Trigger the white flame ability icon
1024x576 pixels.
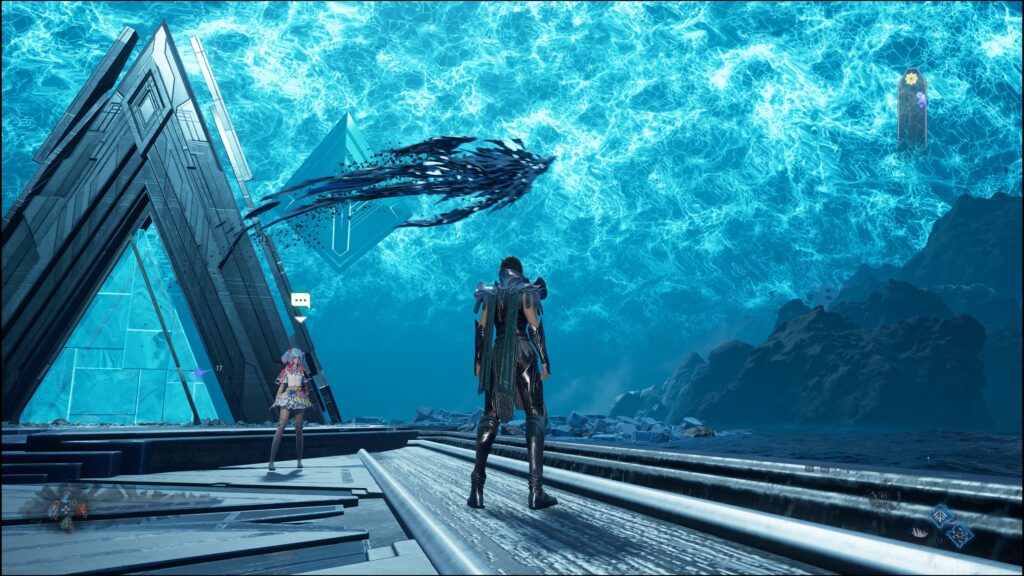[920, 532]
